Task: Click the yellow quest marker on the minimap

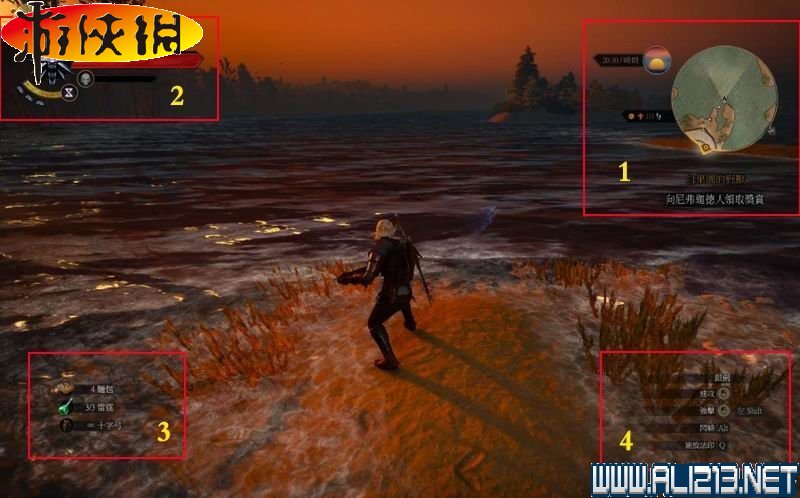Action: [x=707, y=146]
